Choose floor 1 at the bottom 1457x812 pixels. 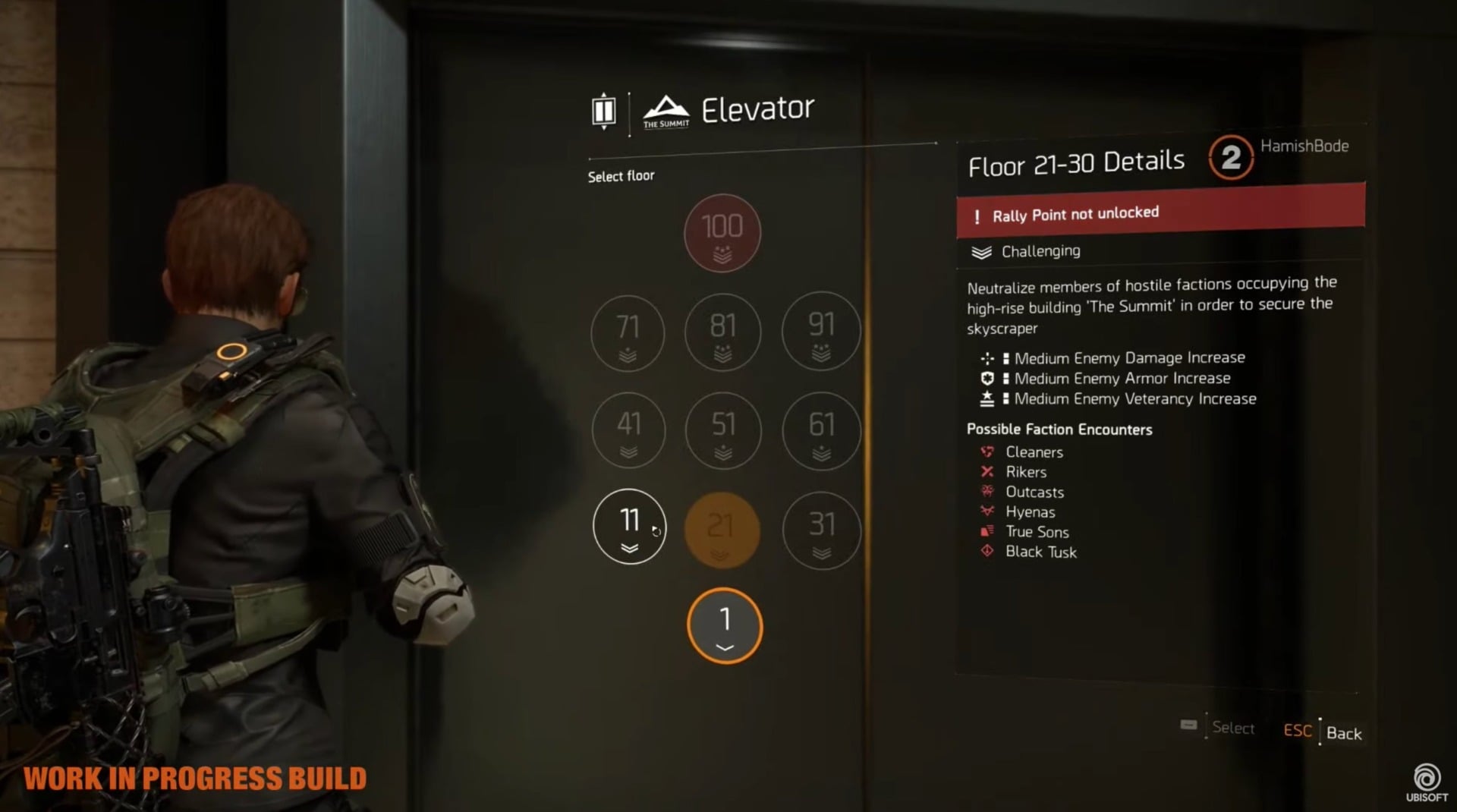tap(725, 622)
